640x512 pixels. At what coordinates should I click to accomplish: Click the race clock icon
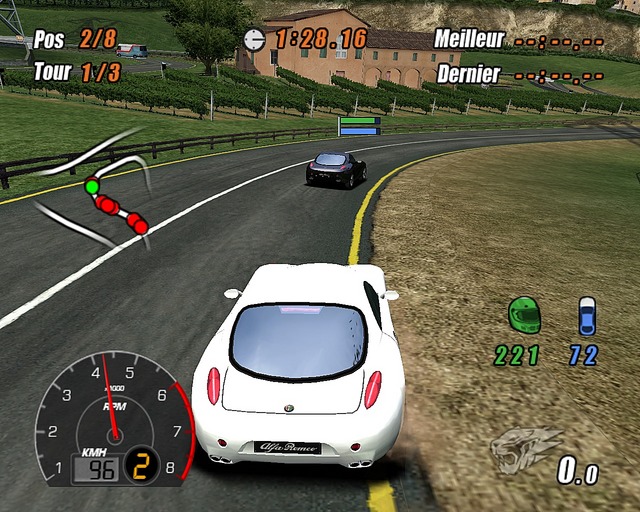pos(255,39)
